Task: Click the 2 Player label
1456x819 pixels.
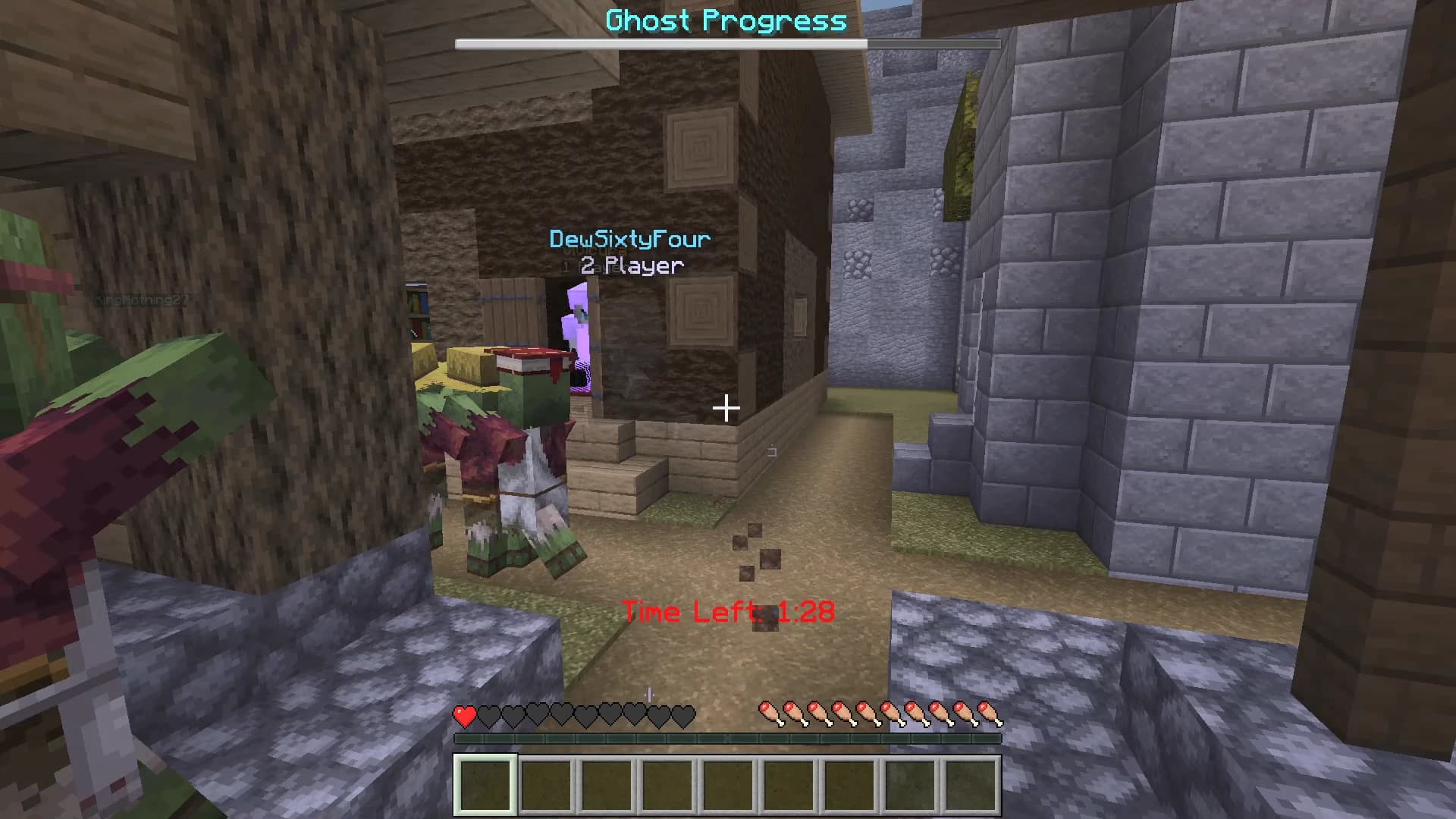Action: [x=631, y=265]
